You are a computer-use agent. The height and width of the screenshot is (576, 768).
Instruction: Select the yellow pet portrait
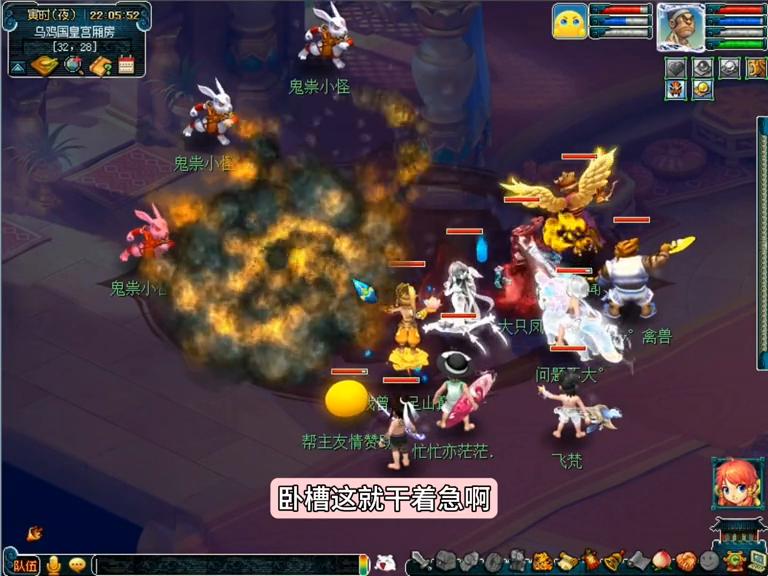coord(569,22)
